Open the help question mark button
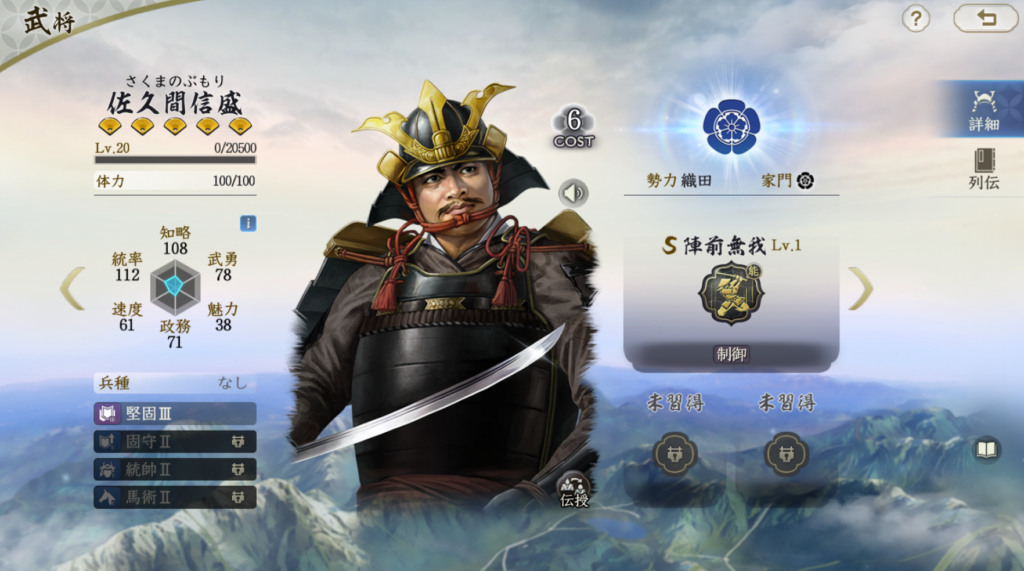This screenshot has height=571, width=1024. [x=916, y=18]
